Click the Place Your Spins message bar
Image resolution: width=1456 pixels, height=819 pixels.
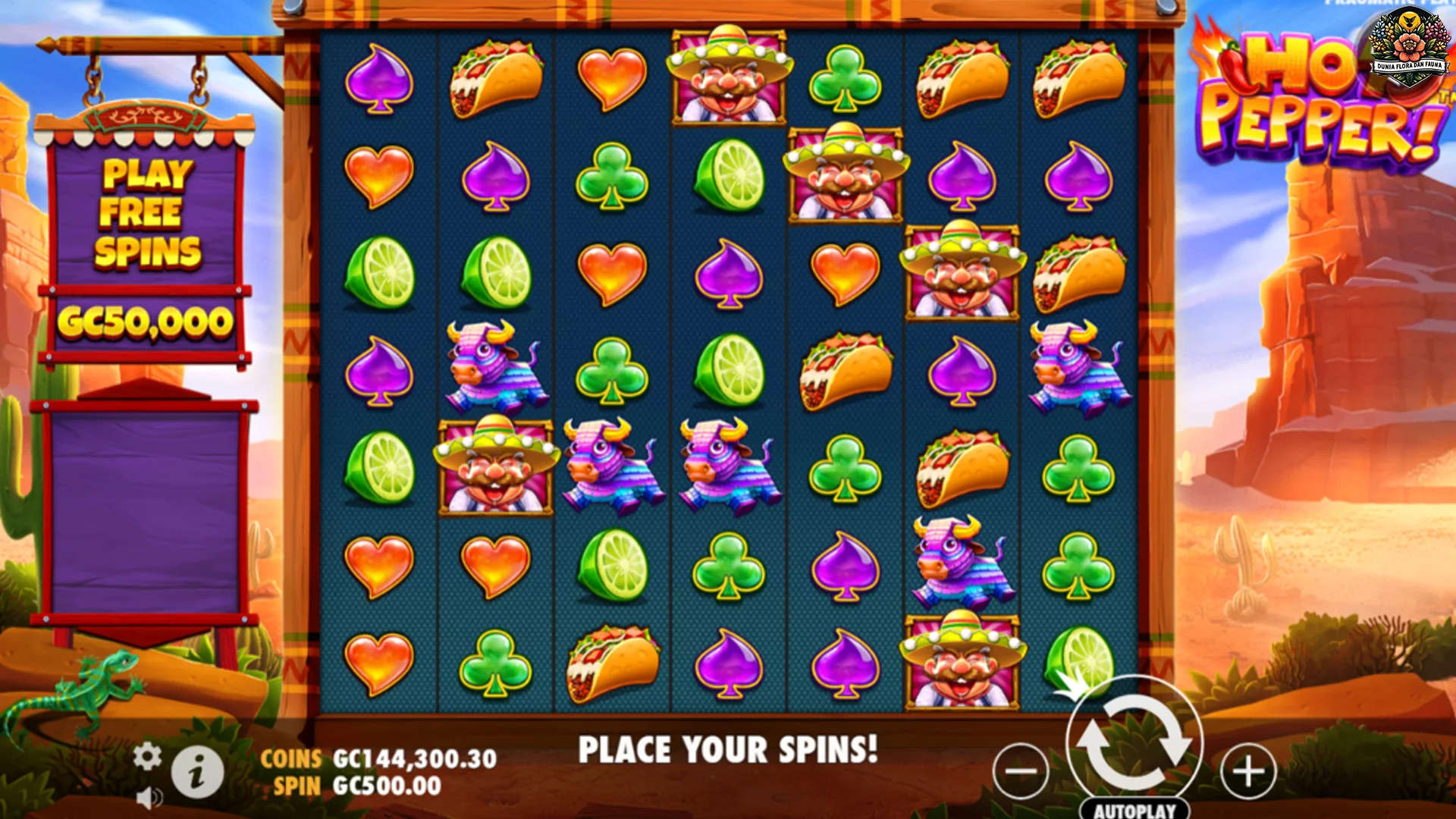[728, 749]
